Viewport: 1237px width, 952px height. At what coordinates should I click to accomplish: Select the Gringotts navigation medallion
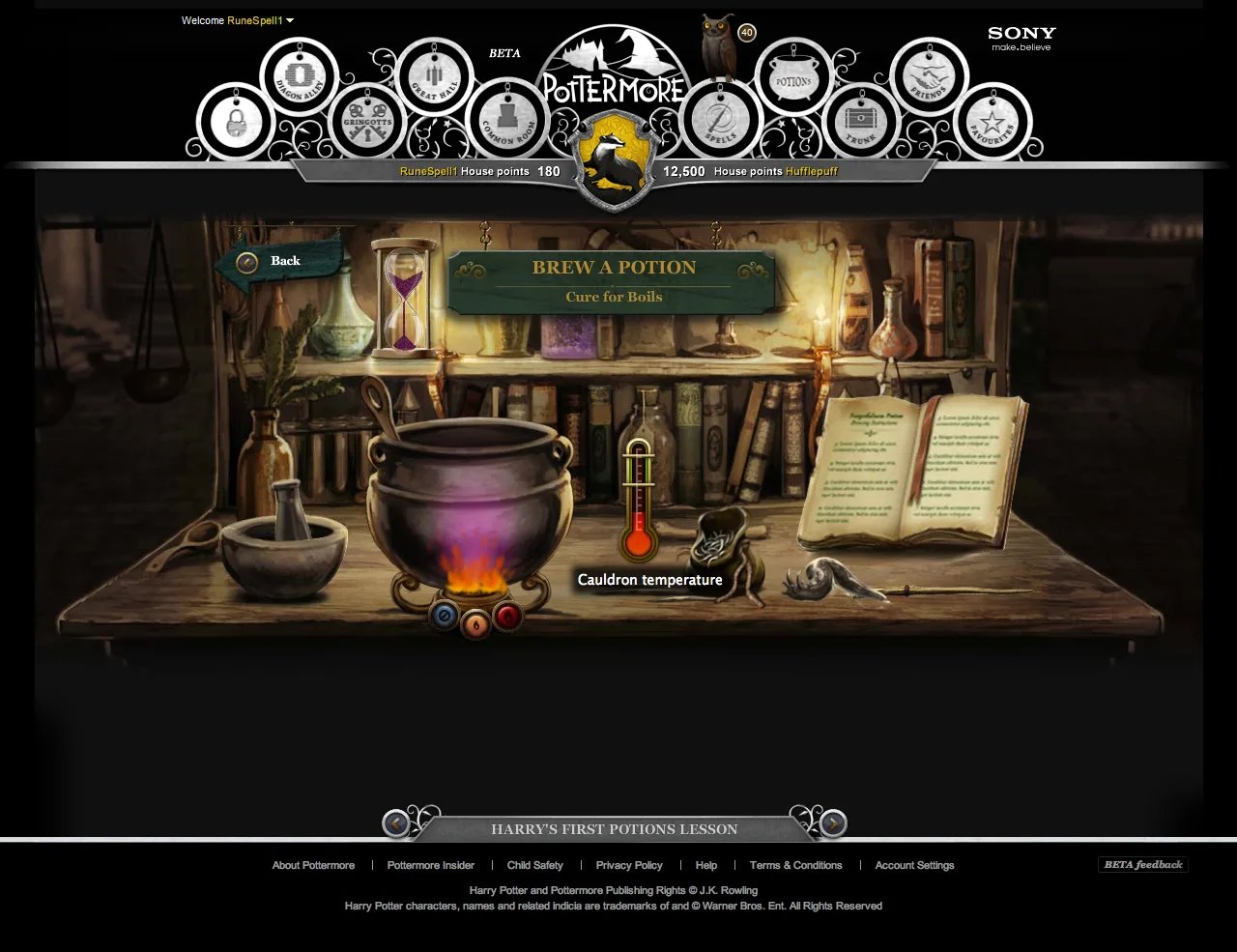pos(365,120)
